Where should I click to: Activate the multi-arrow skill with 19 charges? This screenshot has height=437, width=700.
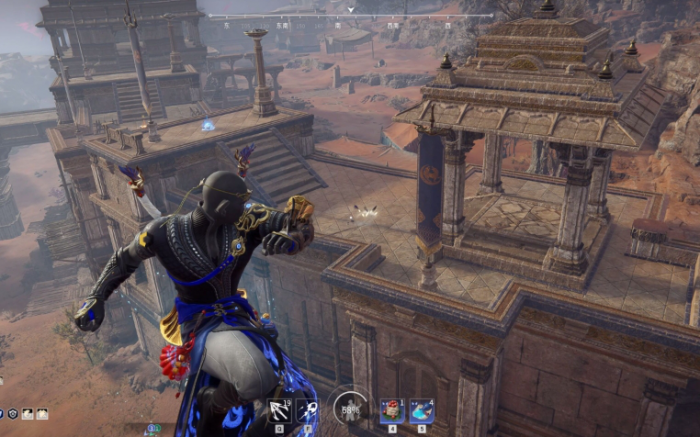(x=279, y=411)
